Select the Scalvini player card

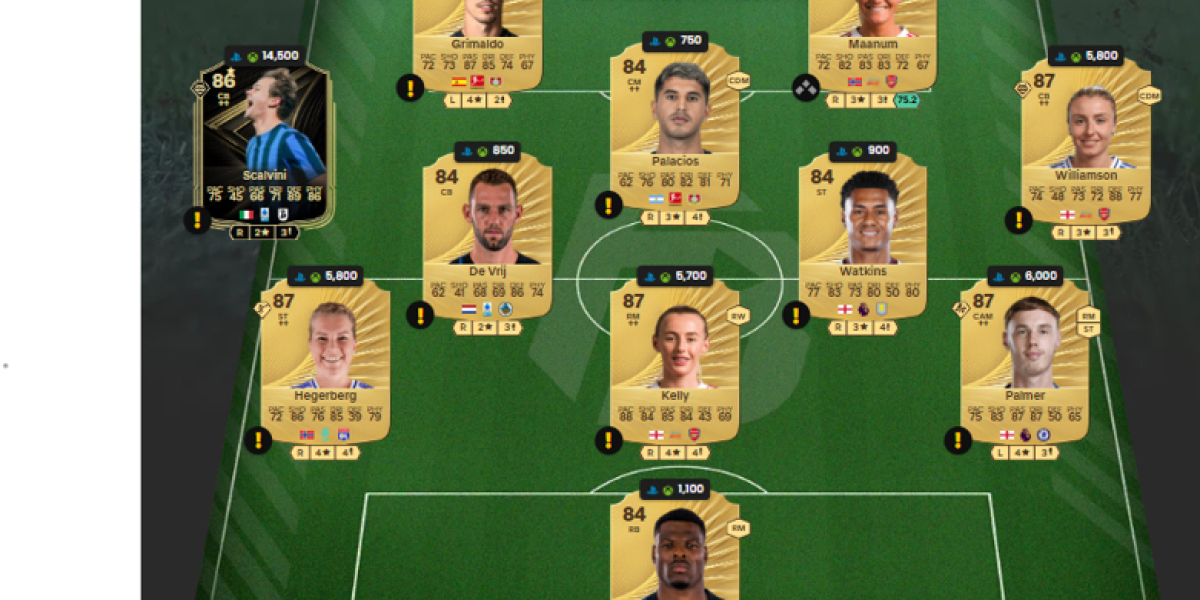coord(266,140)
